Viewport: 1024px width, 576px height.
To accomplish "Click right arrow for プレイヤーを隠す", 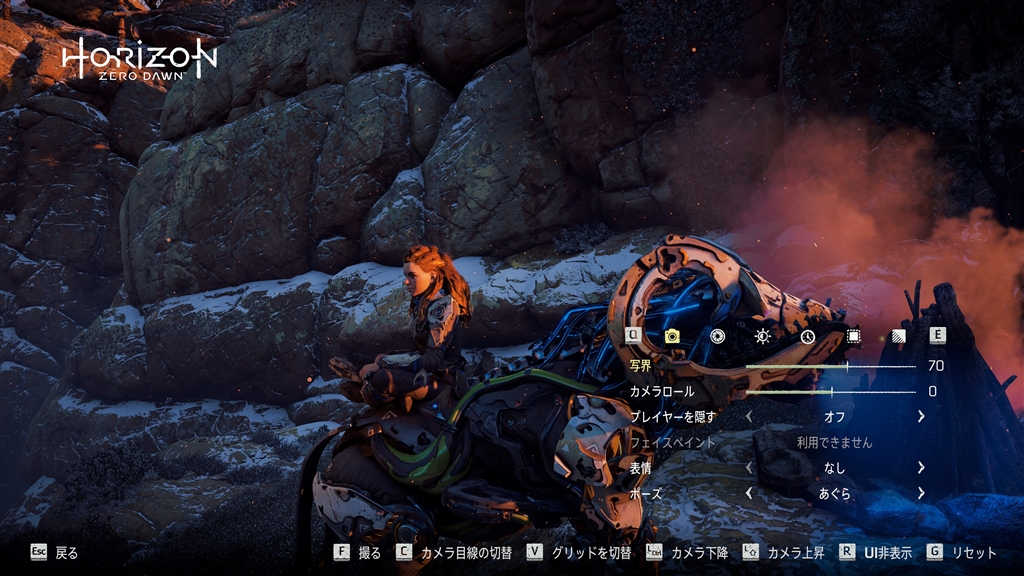I will (921, 416).
